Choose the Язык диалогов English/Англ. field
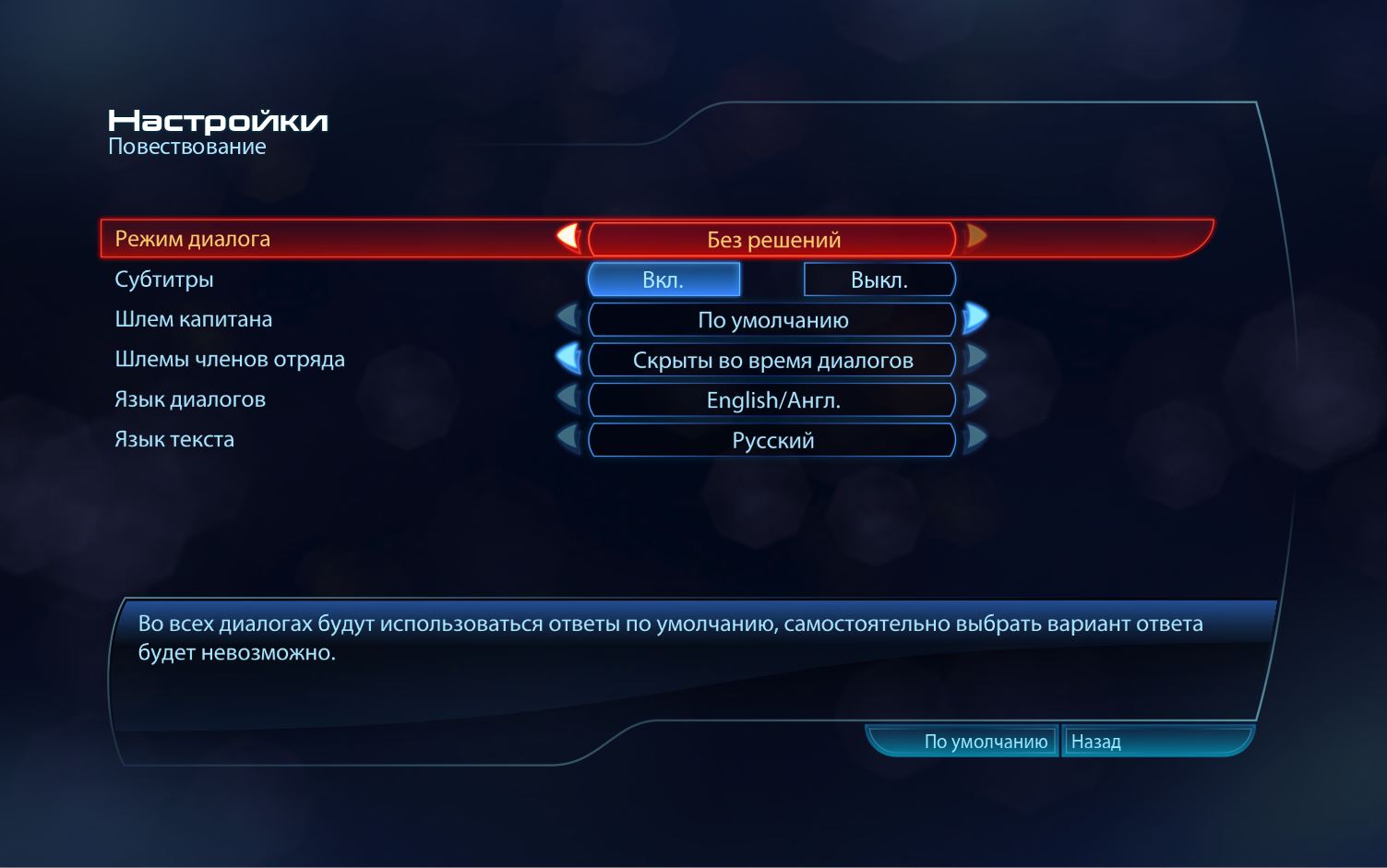This screenshot has height=868, width=1387. point(772,400)
